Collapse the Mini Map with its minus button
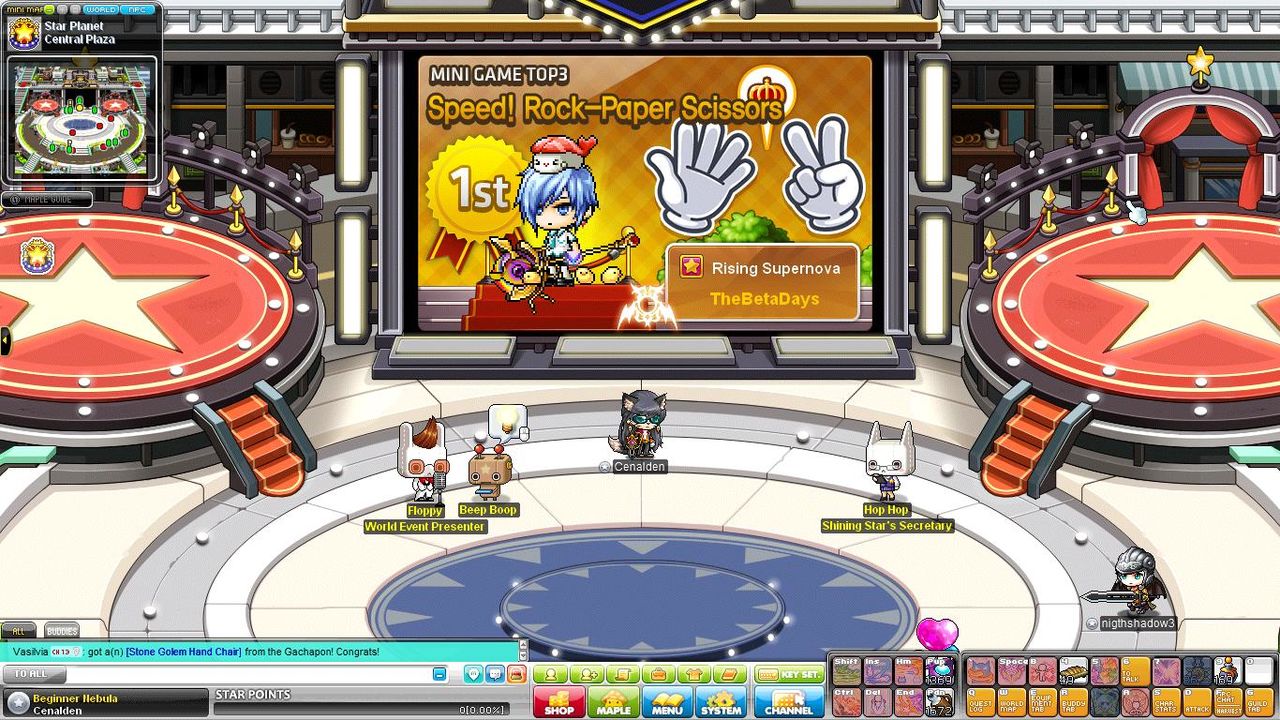Image resolution: width=1280 pixels, height=720 pixels. pyautogui.click(x=49, y=9)
